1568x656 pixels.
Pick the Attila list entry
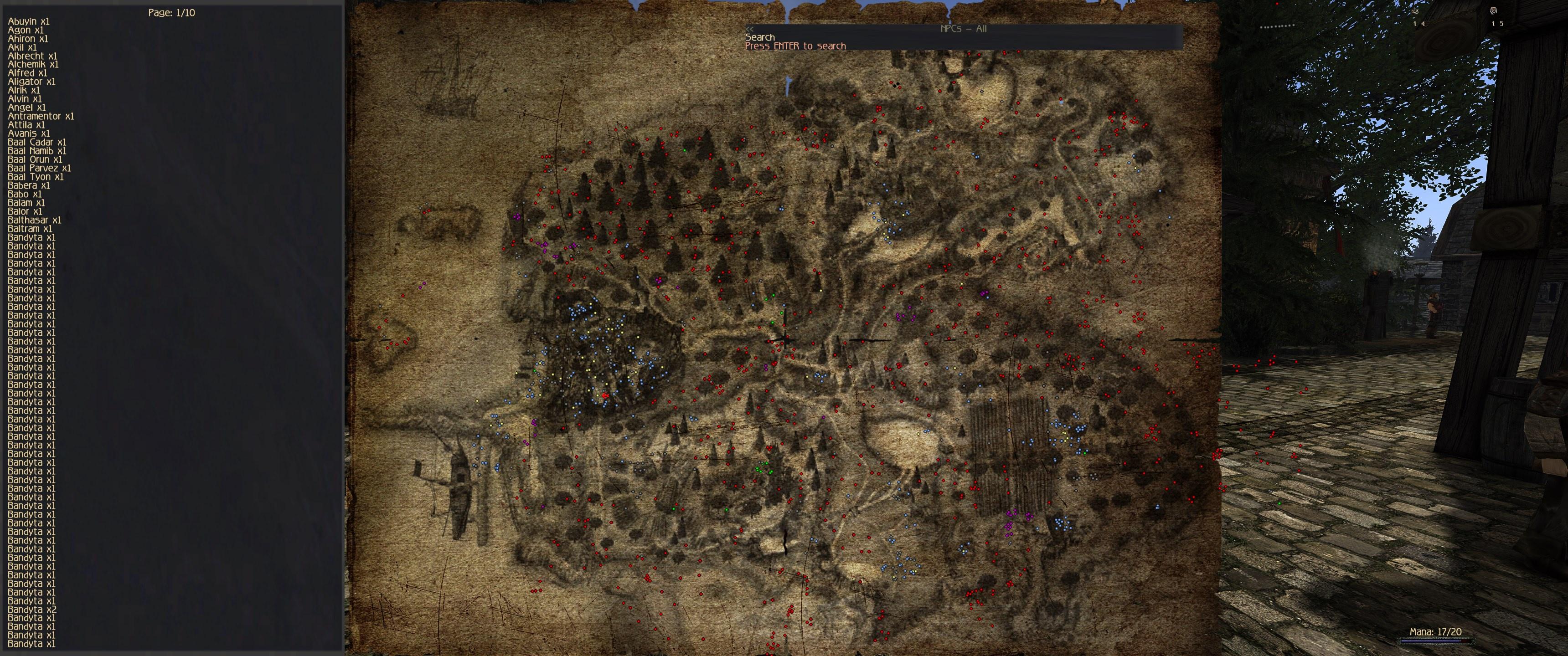tap(26, 125)
